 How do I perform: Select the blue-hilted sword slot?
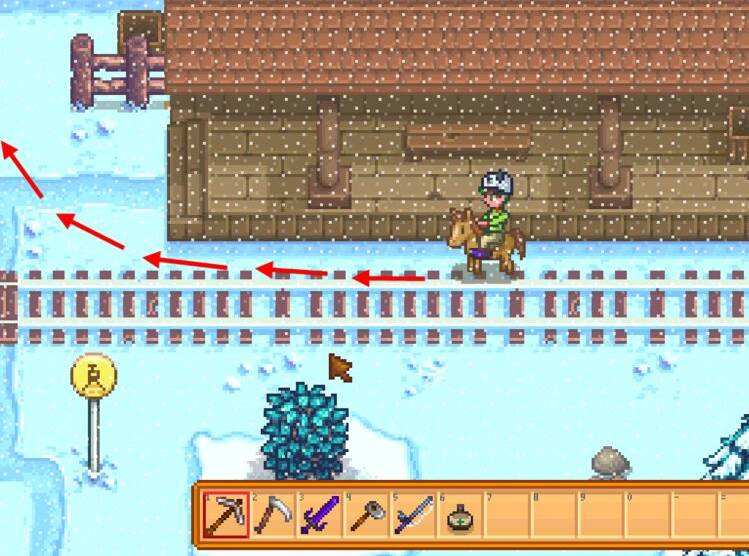point(412,516)
